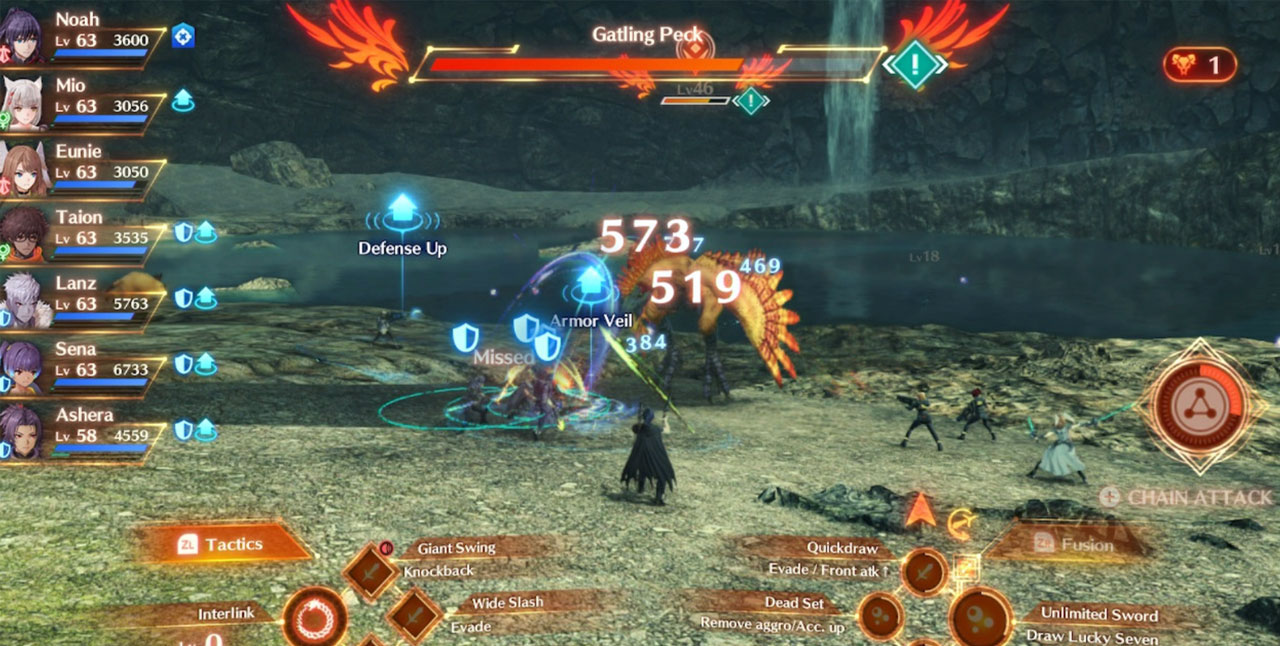Viewport: 1280px width, 646px height.
Task: Use the Giant Swing art icon
Action: pos(372,571)
